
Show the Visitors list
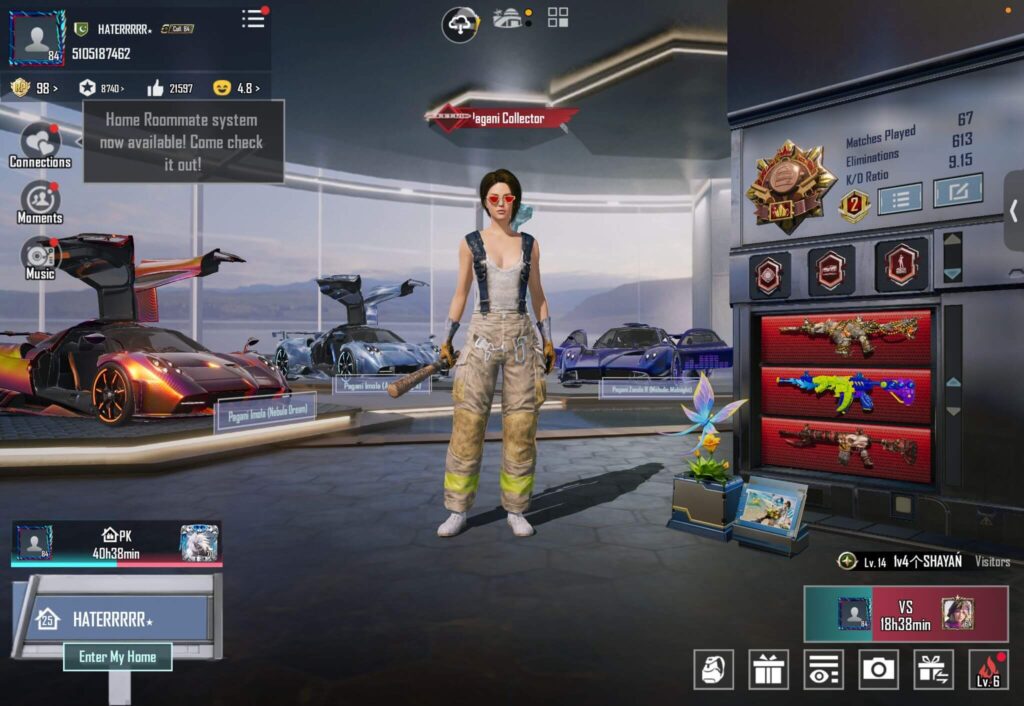tap(992, 562)
